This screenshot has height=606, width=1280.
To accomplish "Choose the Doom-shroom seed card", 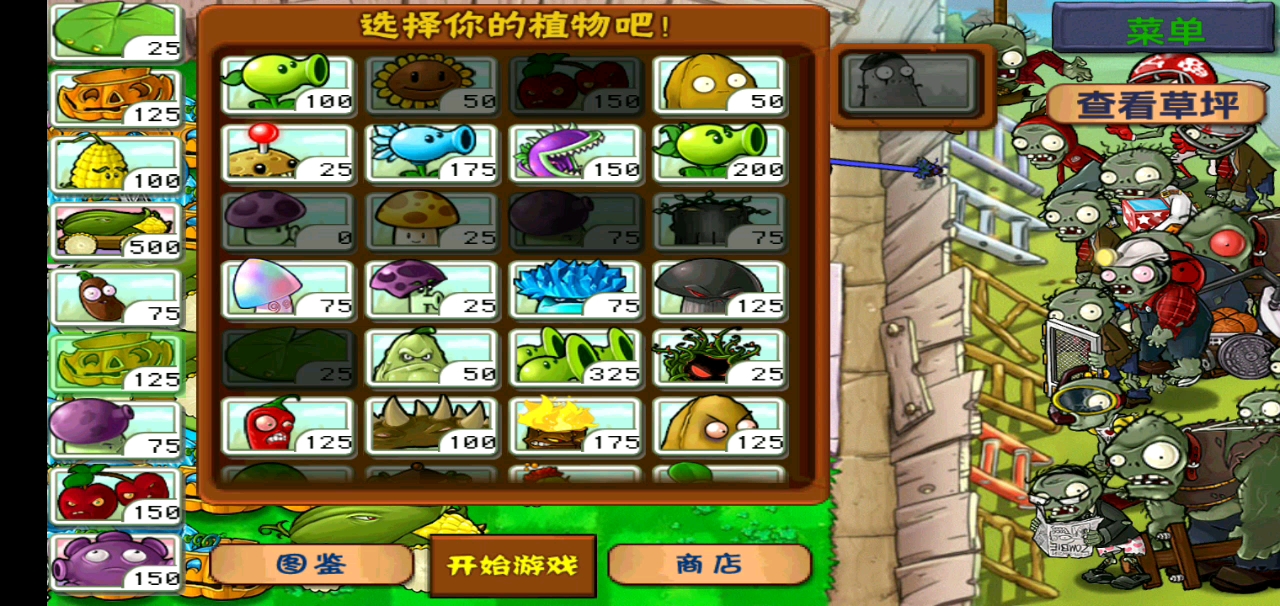I will (720, 290).
